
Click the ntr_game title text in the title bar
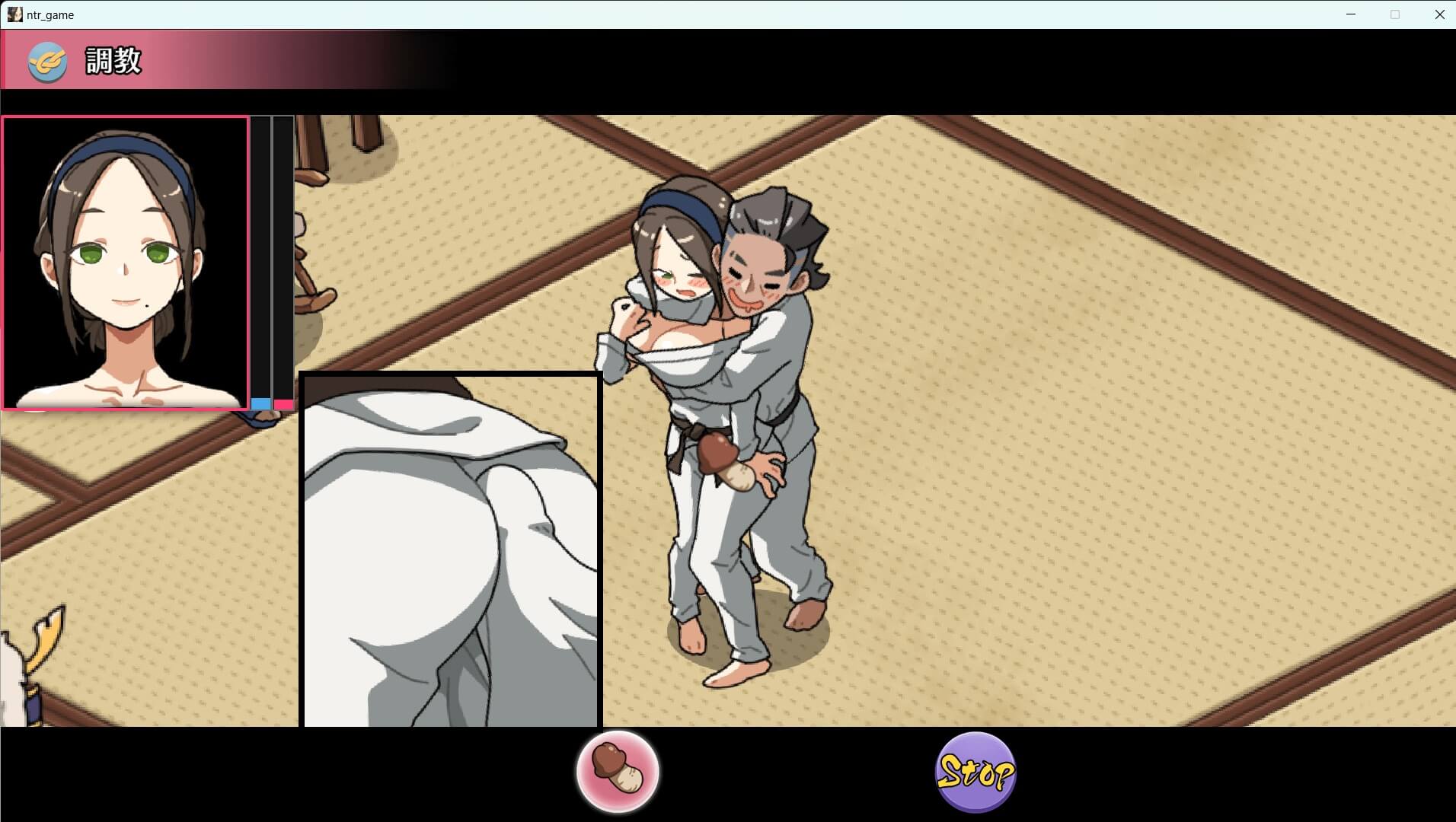click(50, 14)
